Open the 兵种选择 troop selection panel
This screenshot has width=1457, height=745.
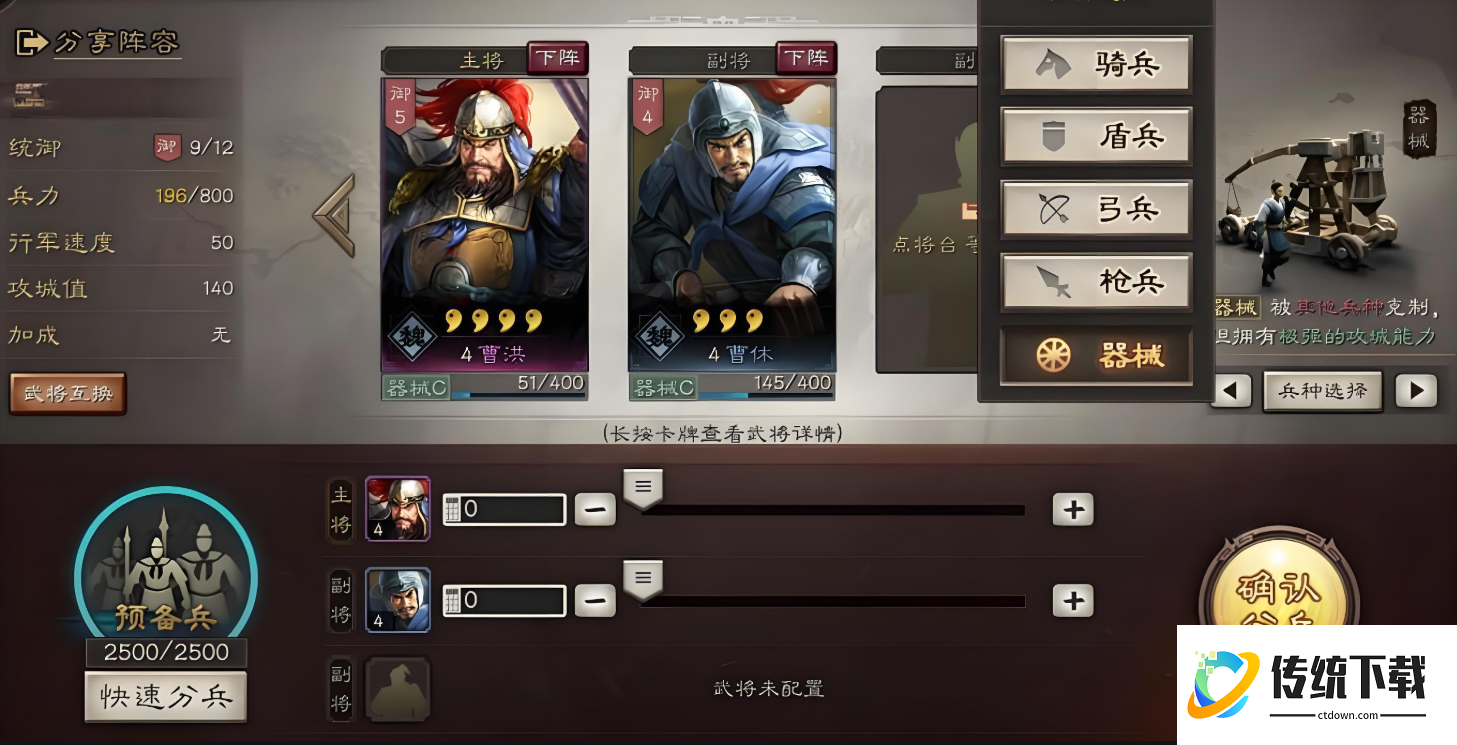point(1322,391)
